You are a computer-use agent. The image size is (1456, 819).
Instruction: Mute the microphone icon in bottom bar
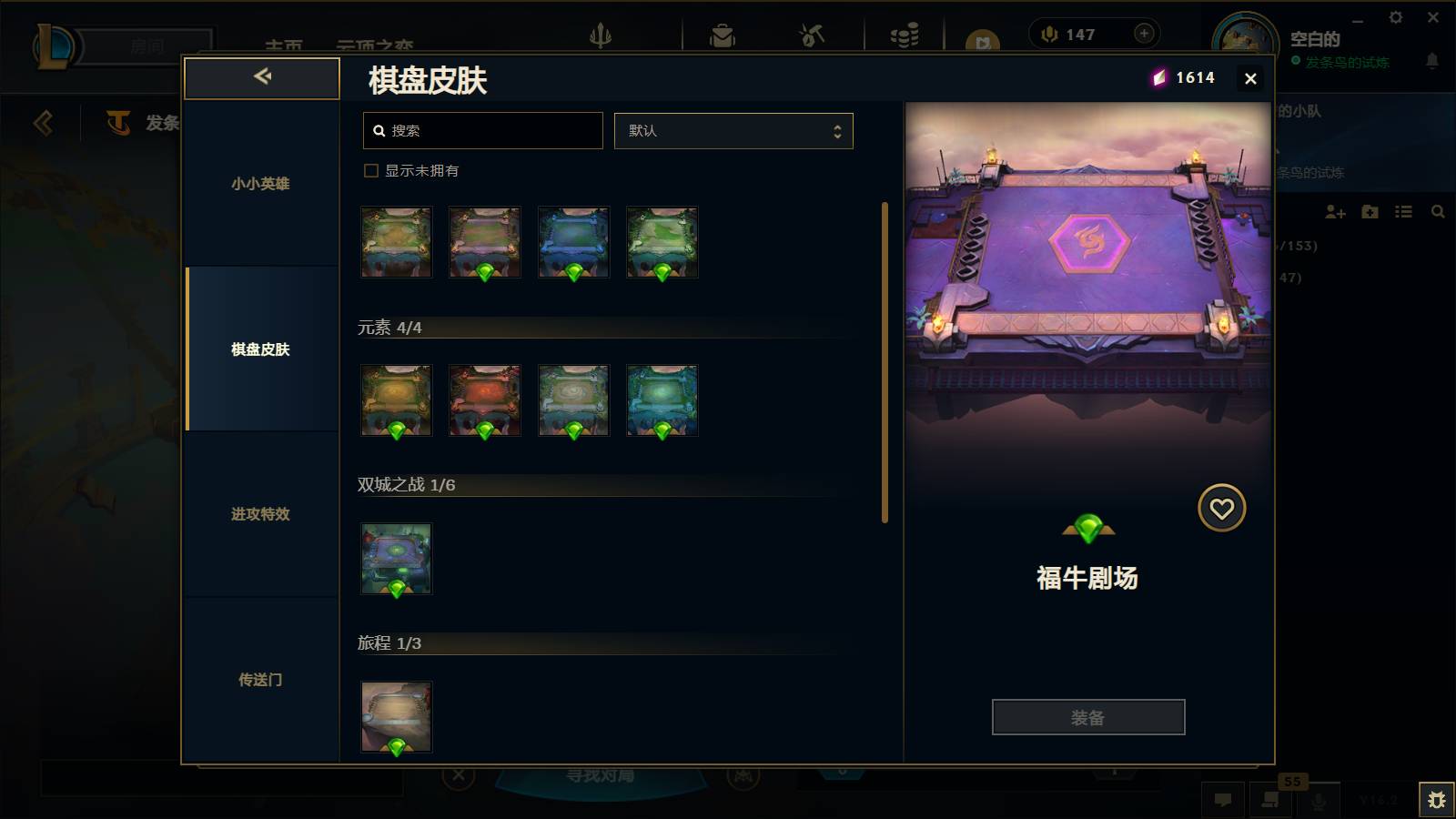1319,802
